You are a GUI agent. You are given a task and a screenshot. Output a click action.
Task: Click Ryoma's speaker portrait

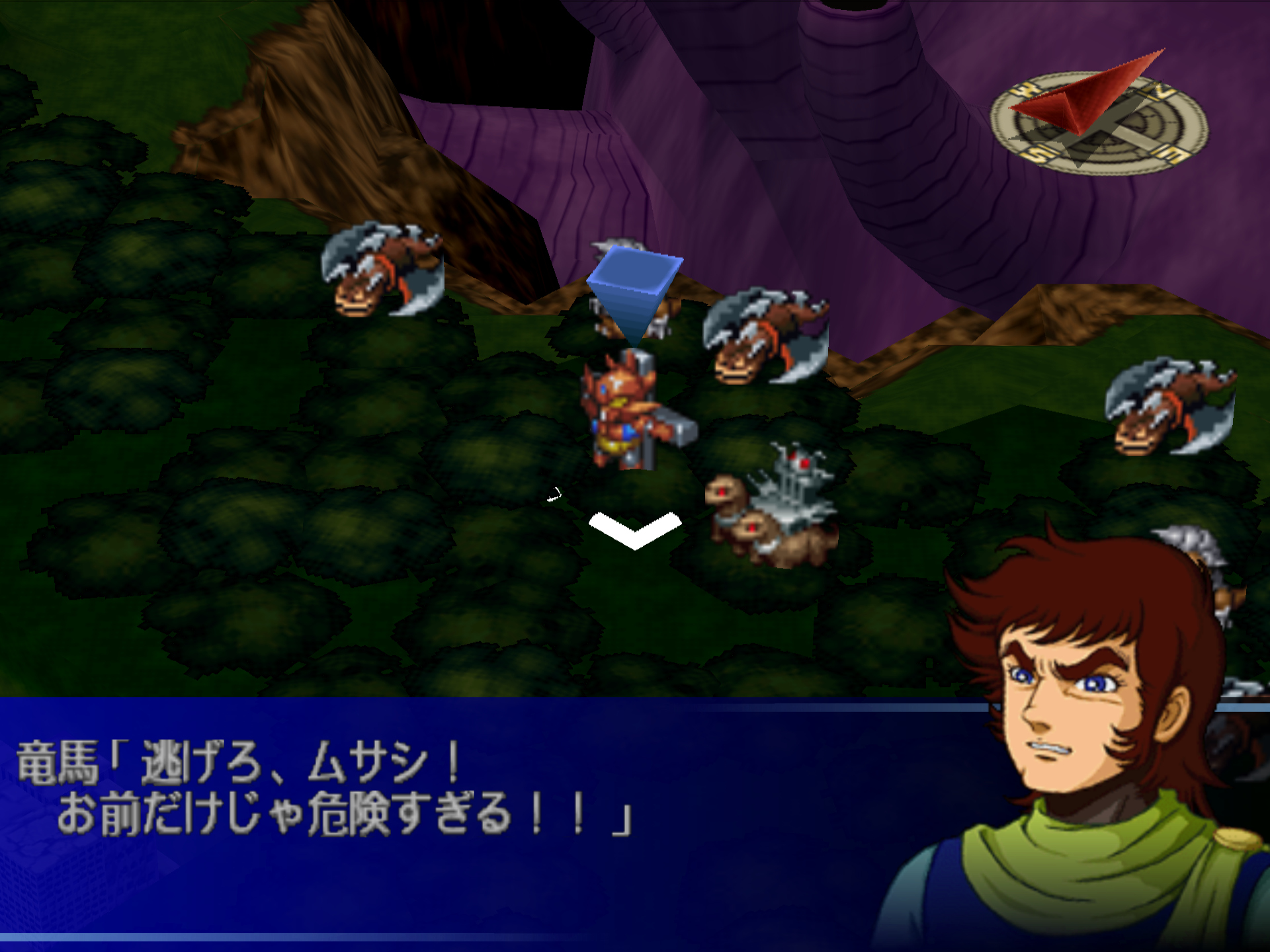(x=1085, y=740)
